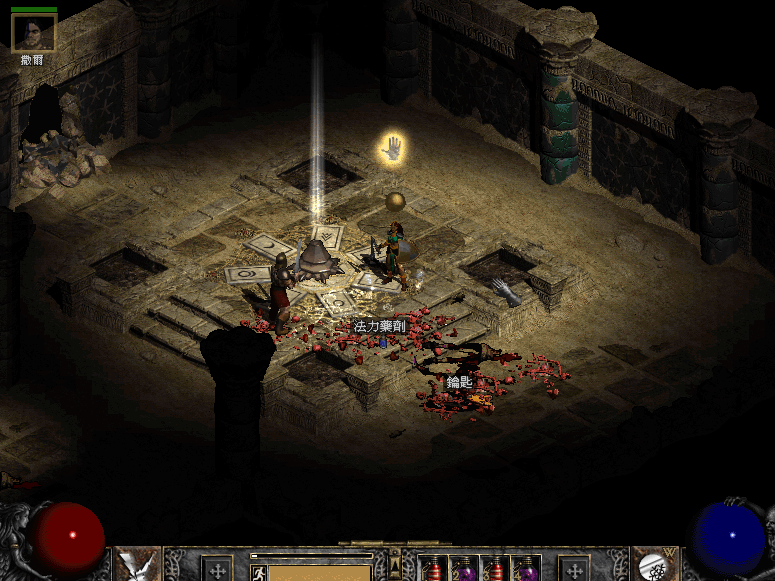Open the left attack skill selector
Viewport: 775px width, 581px height.
(x=137, y=565)
